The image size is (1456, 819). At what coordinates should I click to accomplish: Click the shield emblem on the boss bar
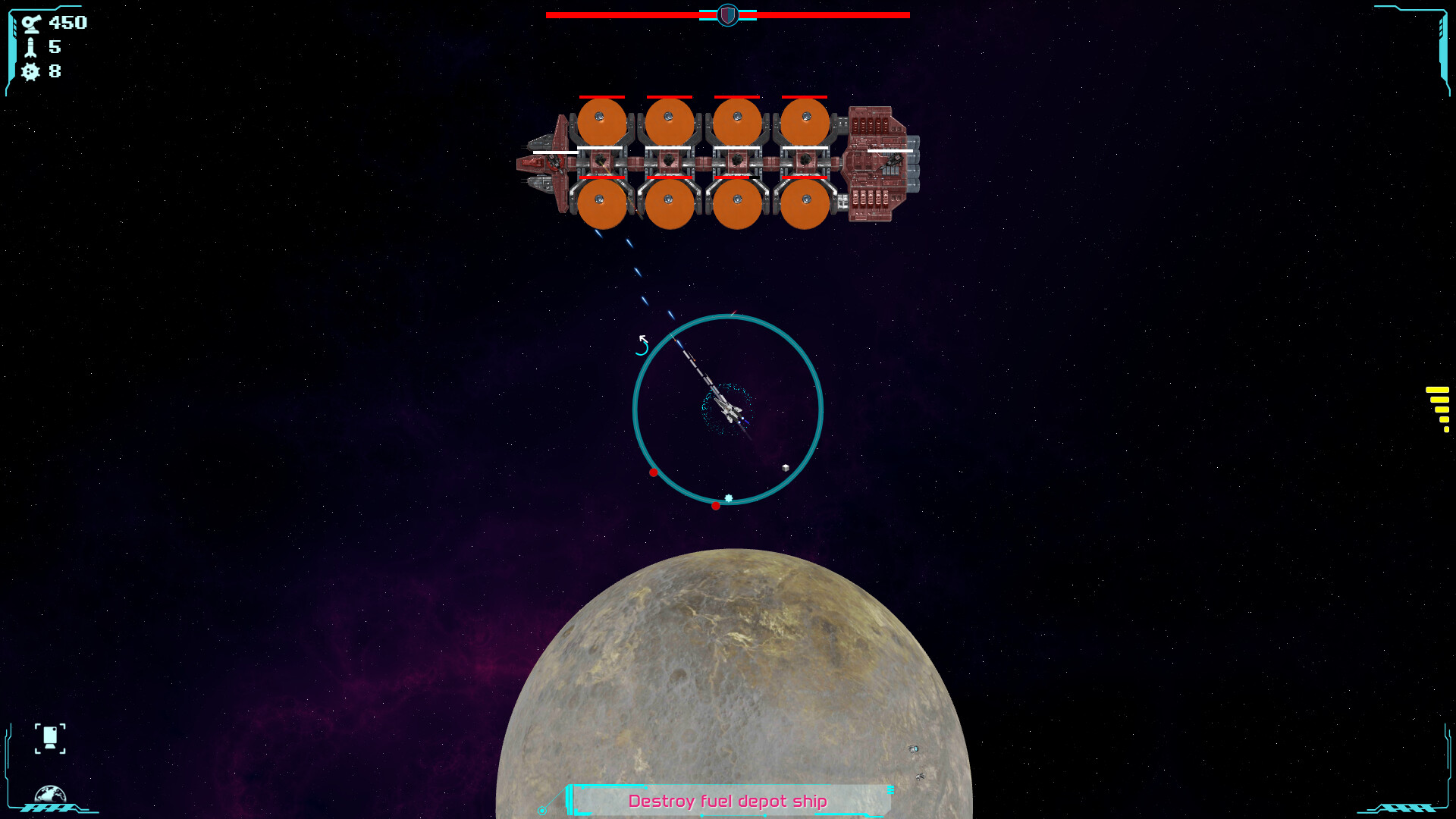pos(726,14)
